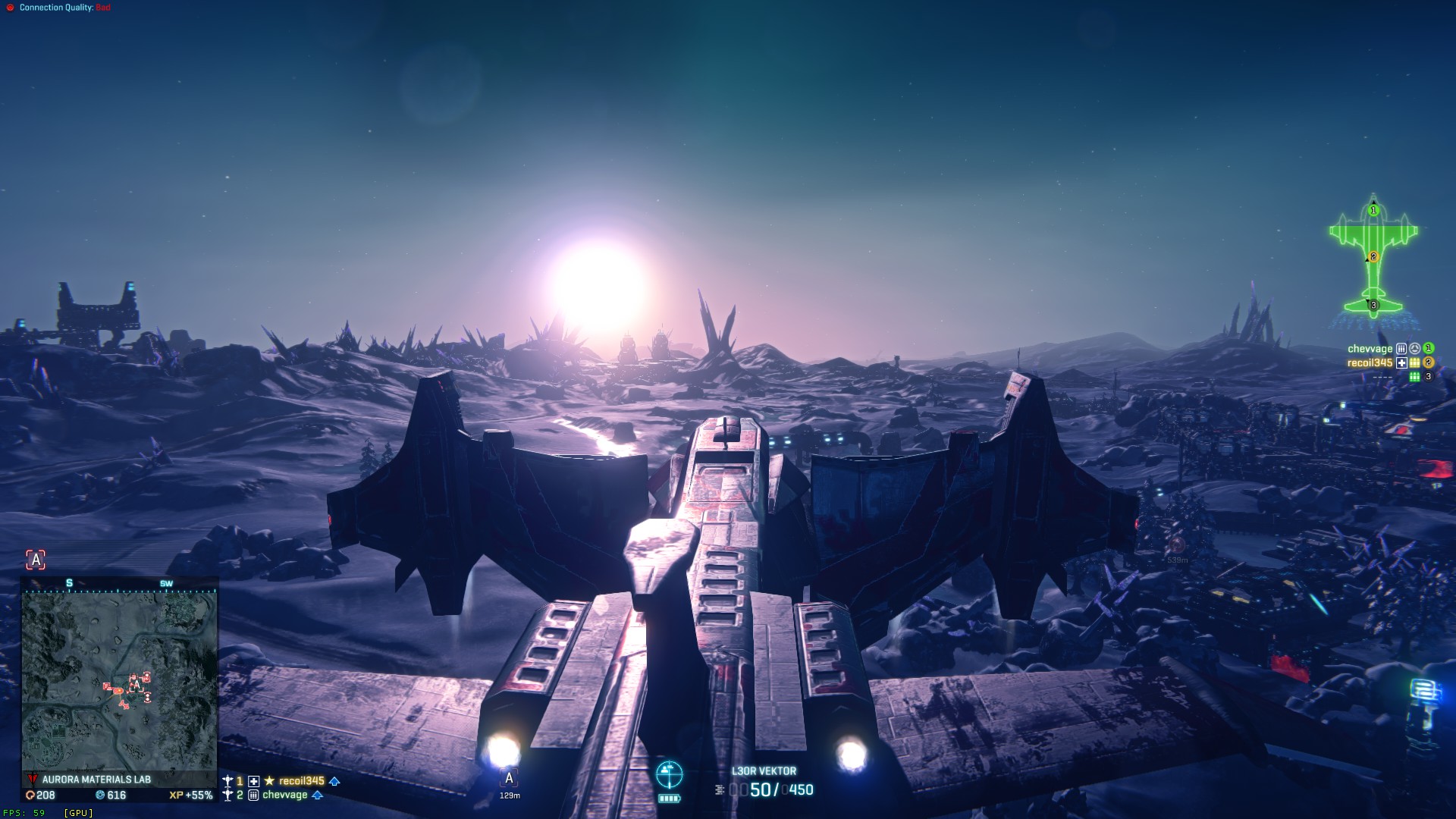Click the circular vehicle status icon at bottom center
Viewport: 1456px width, 819px height.
pyautogui.click(x=669, y=774)
